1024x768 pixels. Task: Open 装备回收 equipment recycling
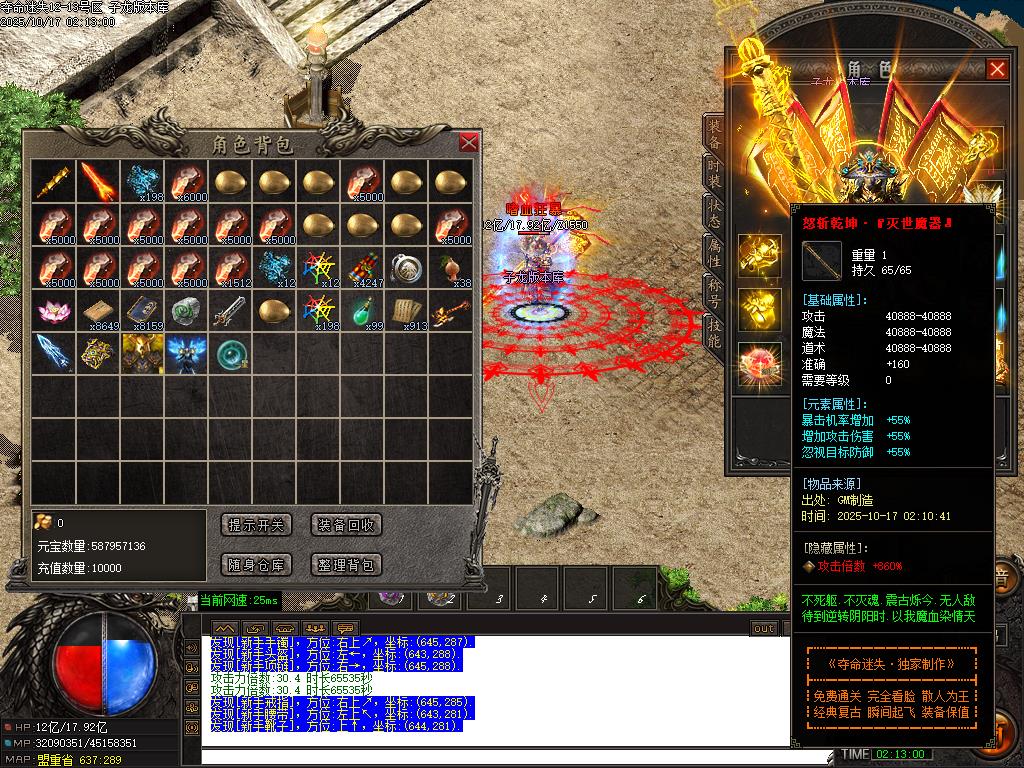347,525
